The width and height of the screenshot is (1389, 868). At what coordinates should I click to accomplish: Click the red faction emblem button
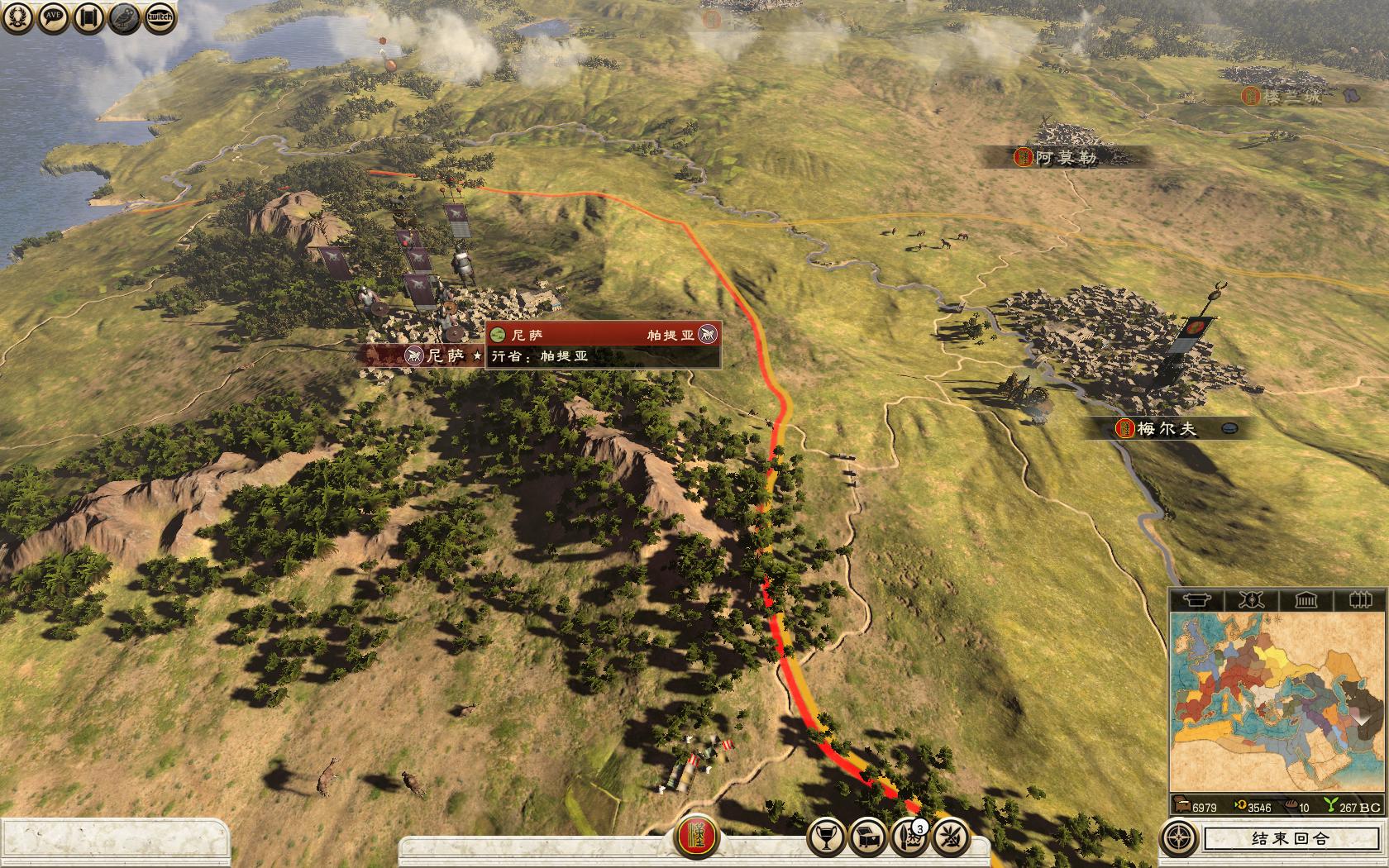point(696,838)
